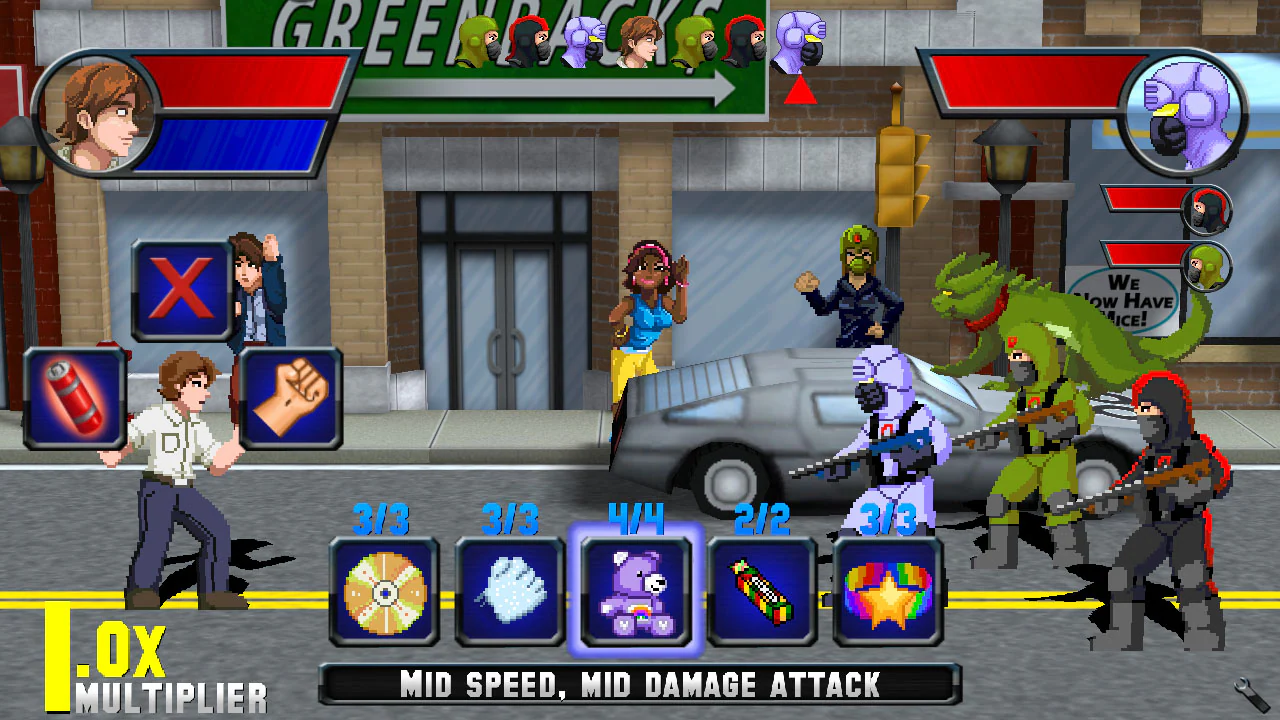
Task: Click the ninja head icon beside the right health bars
Action: tap(1206, 210)
